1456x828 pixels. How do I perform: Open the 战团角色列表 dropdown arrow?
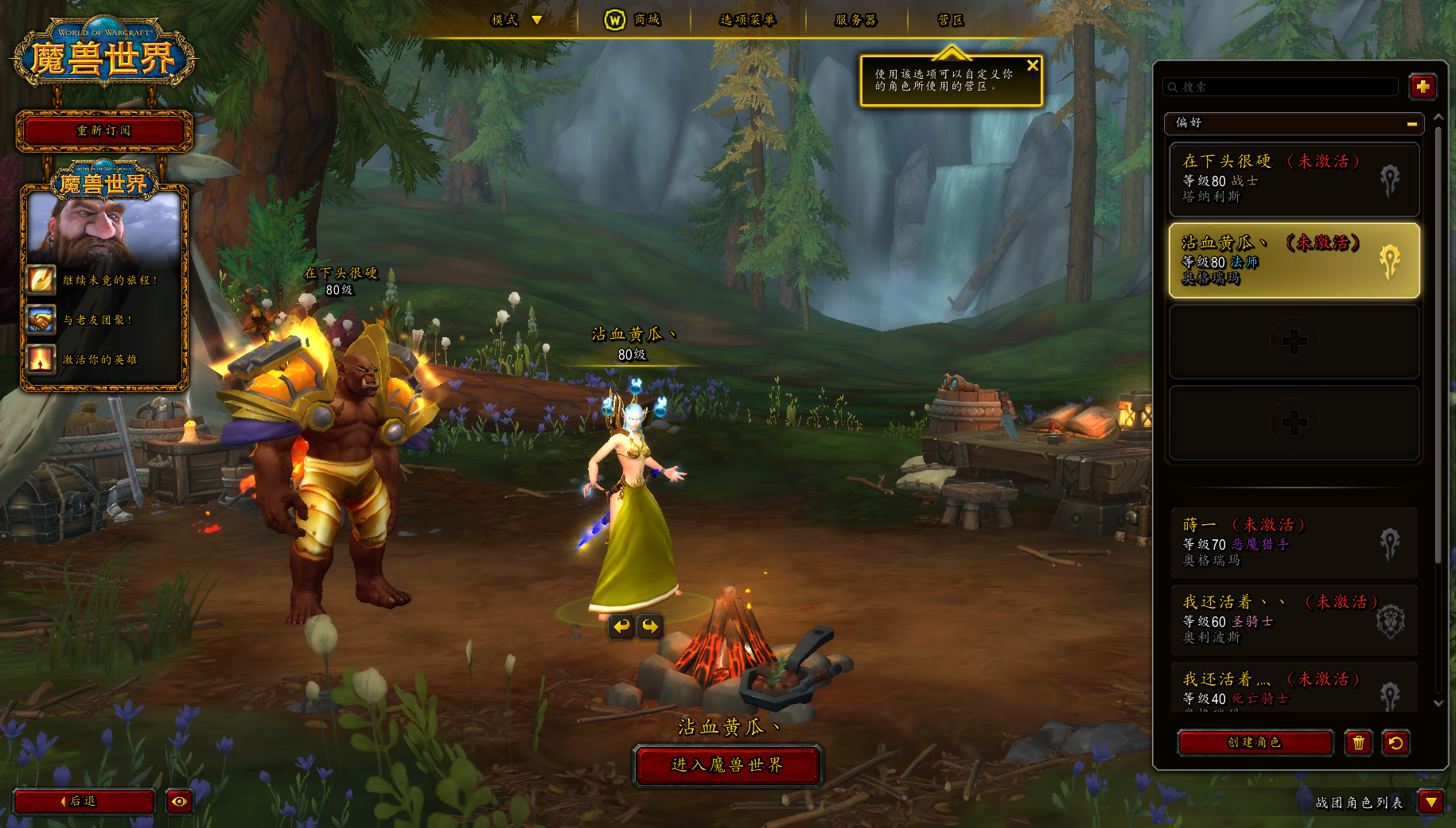(x=1431, y=802)
